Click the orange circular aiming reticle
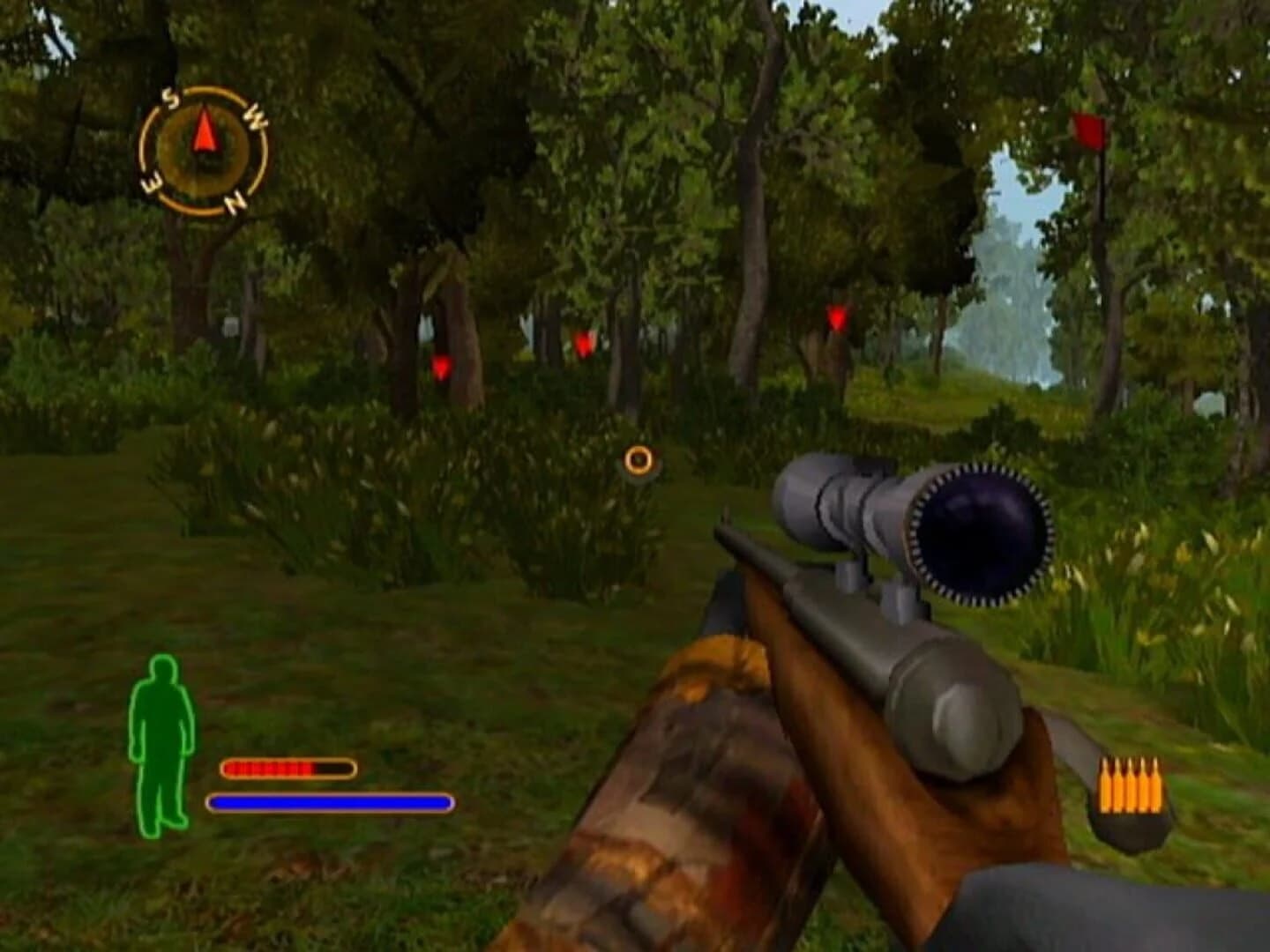1270x952 pixels. 638,459
